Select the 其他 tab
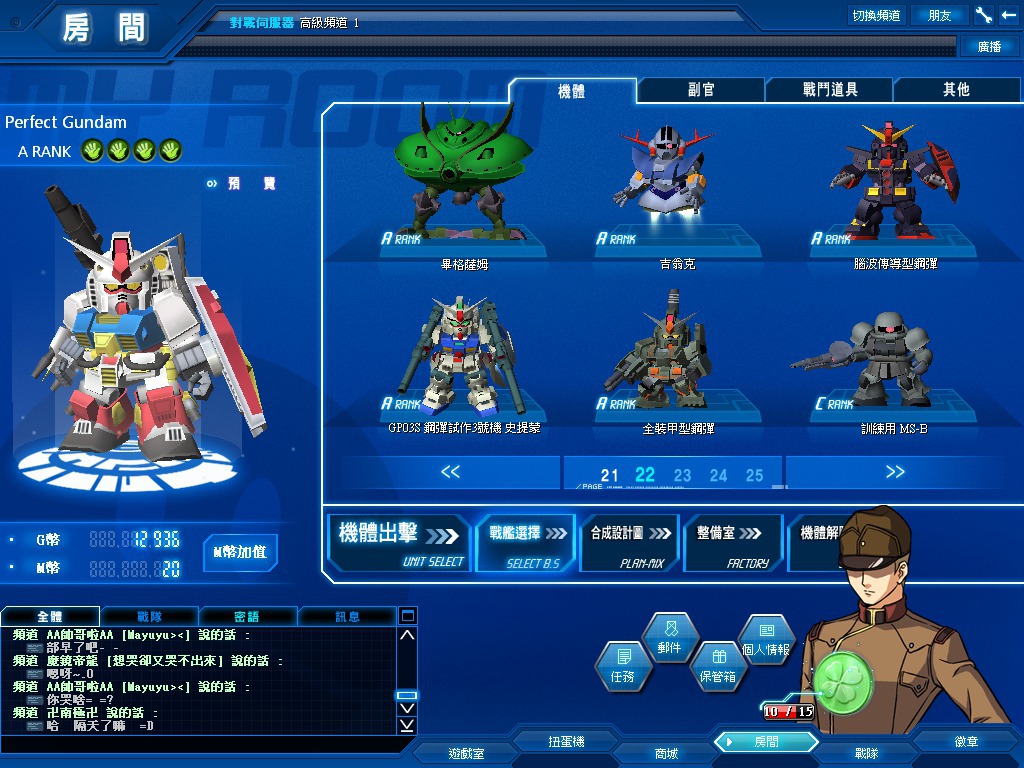Image resolution: width=1024 pixels, height=768 pixels. click(x=956, y=90)
